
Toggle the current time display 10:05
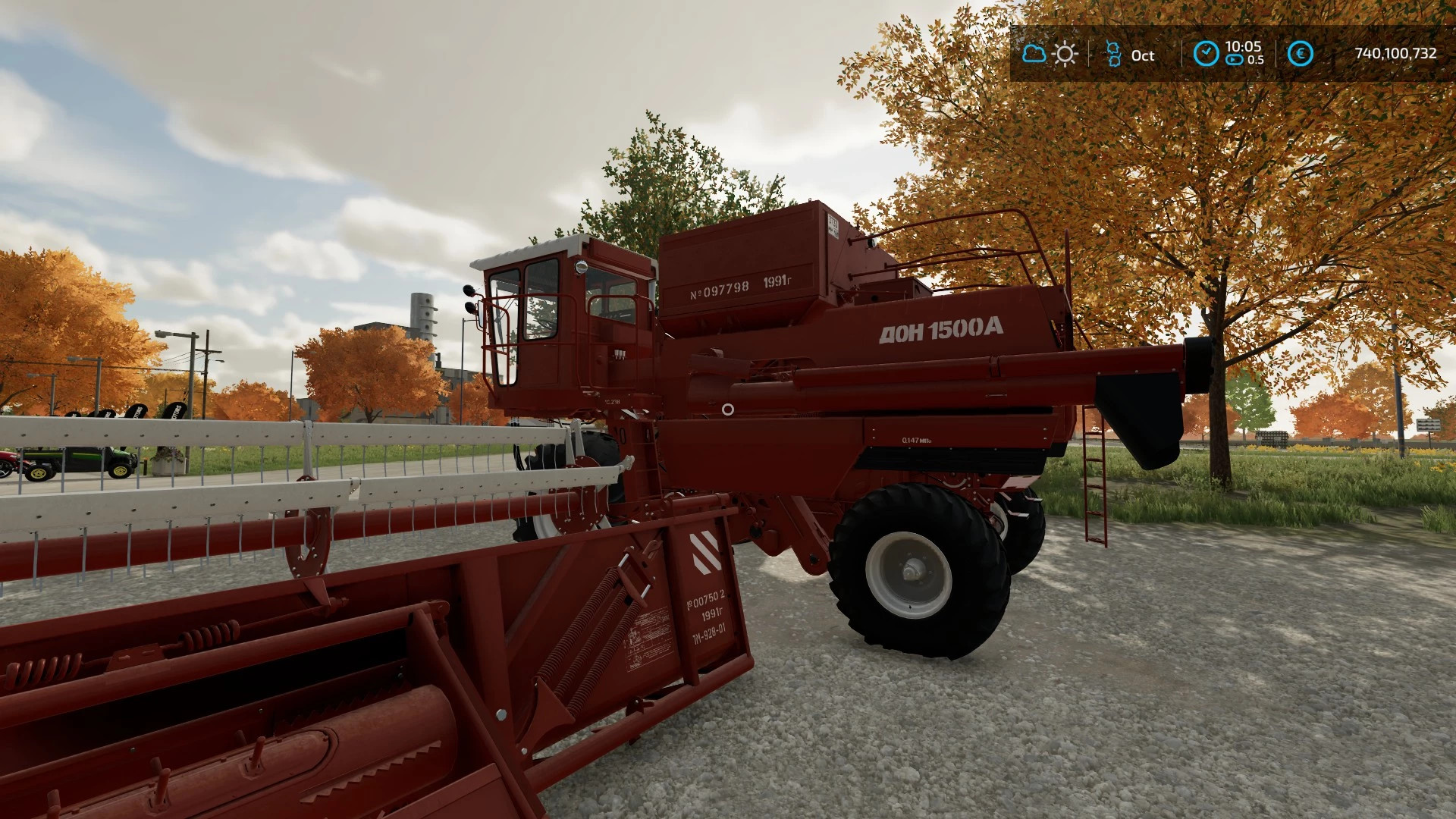click(x=1244, y=47)
